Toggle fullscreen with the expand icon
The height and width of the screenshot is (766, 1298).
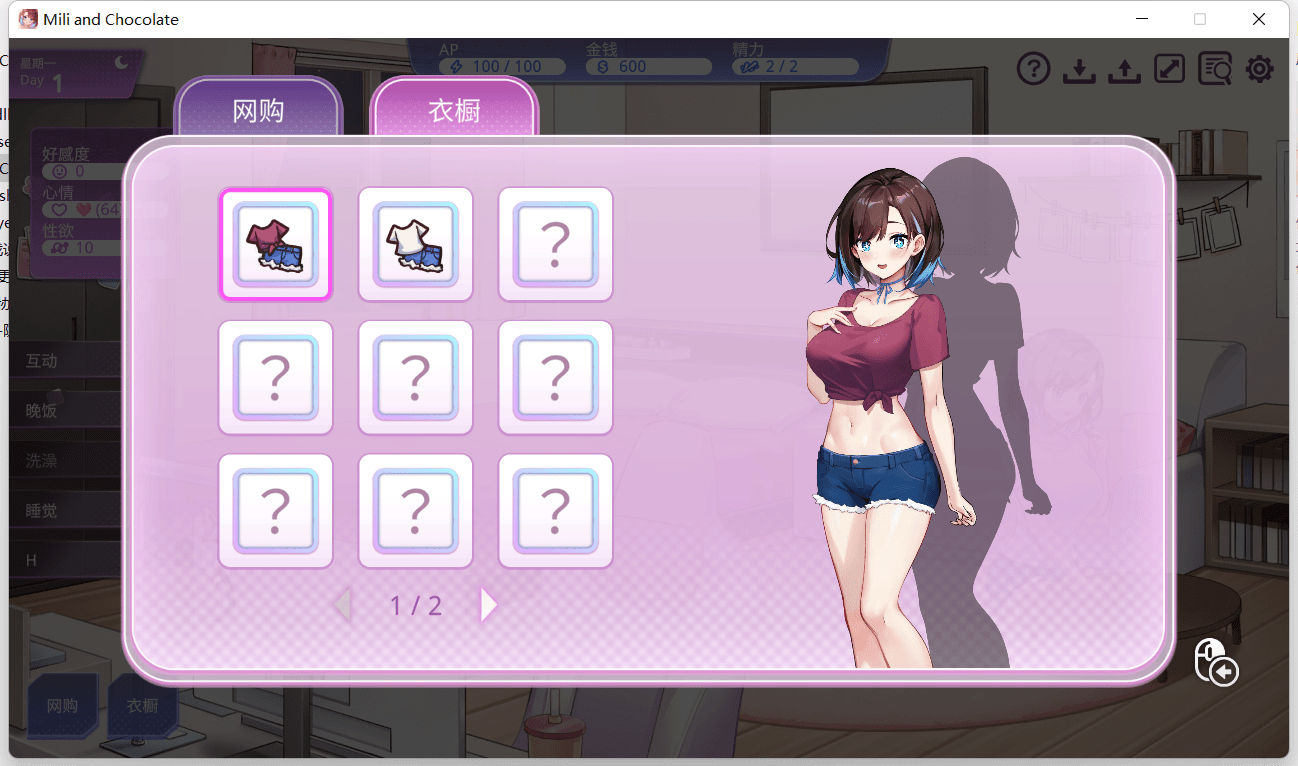pyautogui.click(x=1169, y=69)
